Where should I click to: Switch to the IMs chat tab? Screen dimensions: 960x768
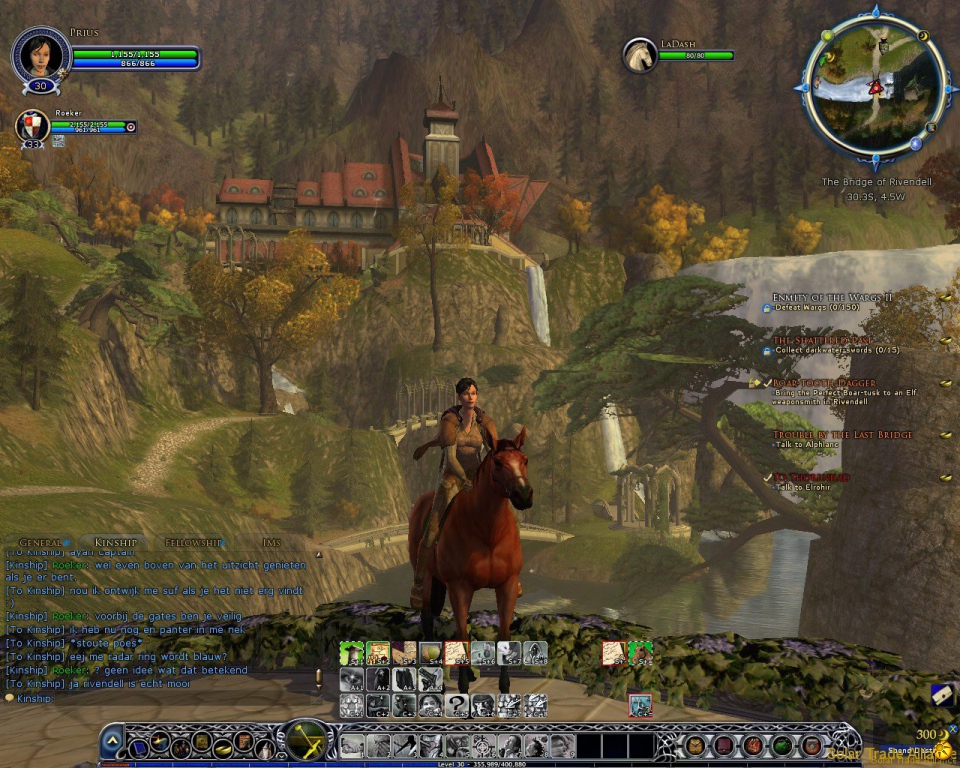click(271, 542)
